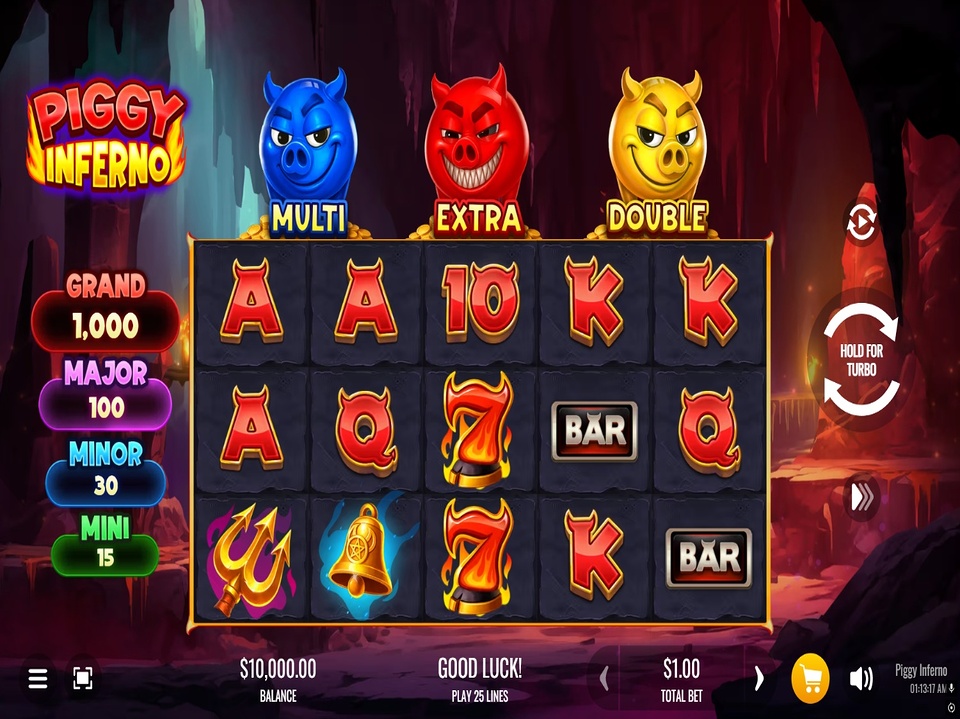Increase total bet with right arrow
960x719 pixels.
[759, 679]
